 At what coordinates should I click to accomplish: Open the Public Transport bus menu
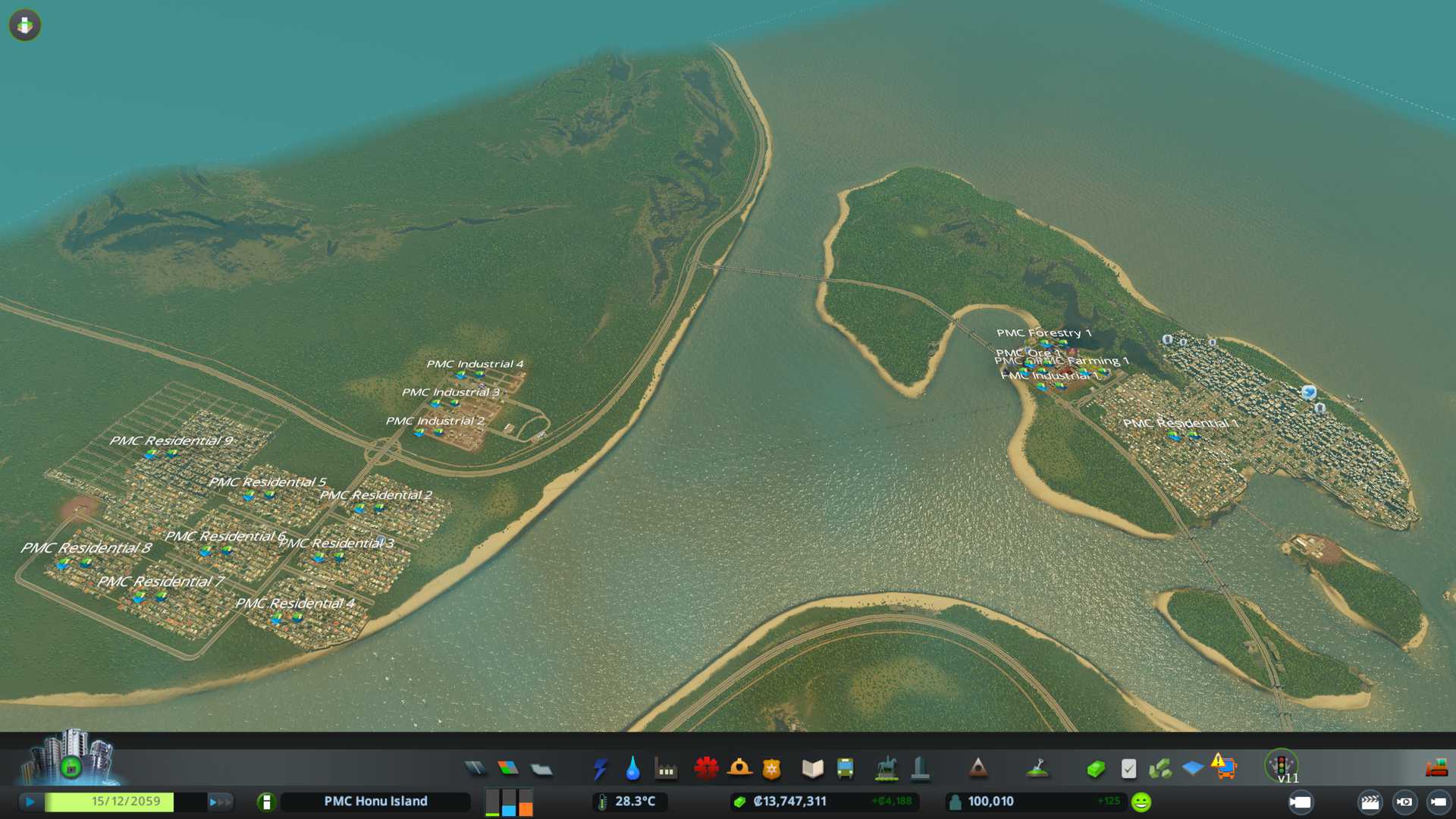click(x=845, y=769)
